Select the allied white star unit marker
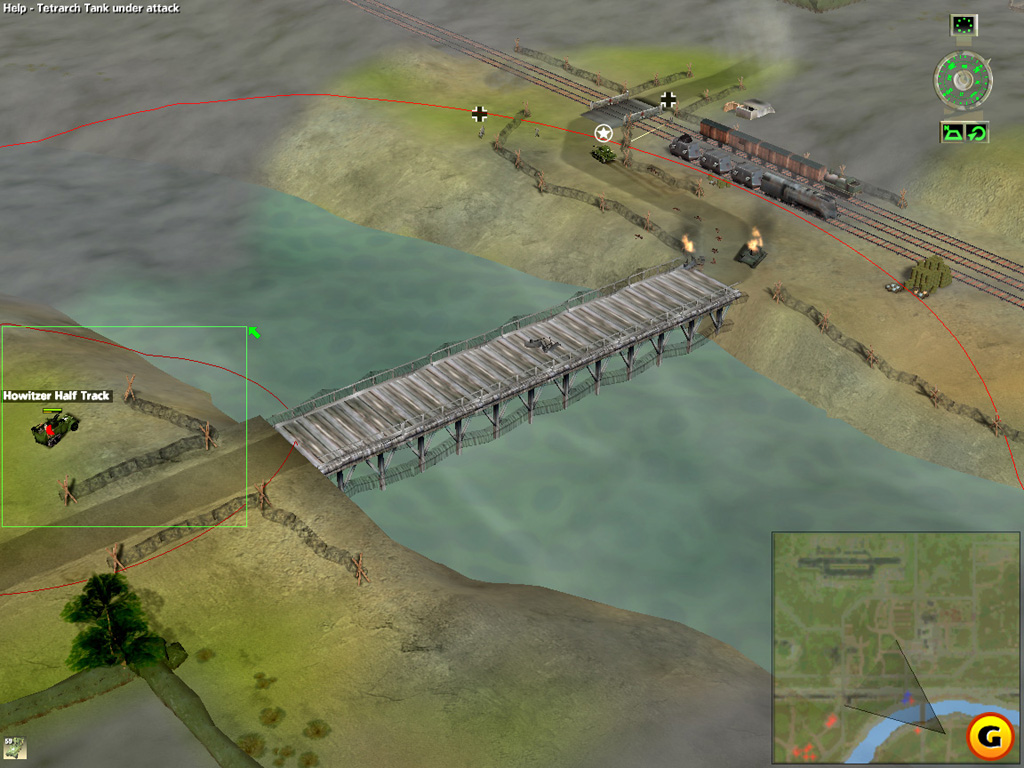The width and height of the screenshot is (1024, 768). click(x=603, y=133)
